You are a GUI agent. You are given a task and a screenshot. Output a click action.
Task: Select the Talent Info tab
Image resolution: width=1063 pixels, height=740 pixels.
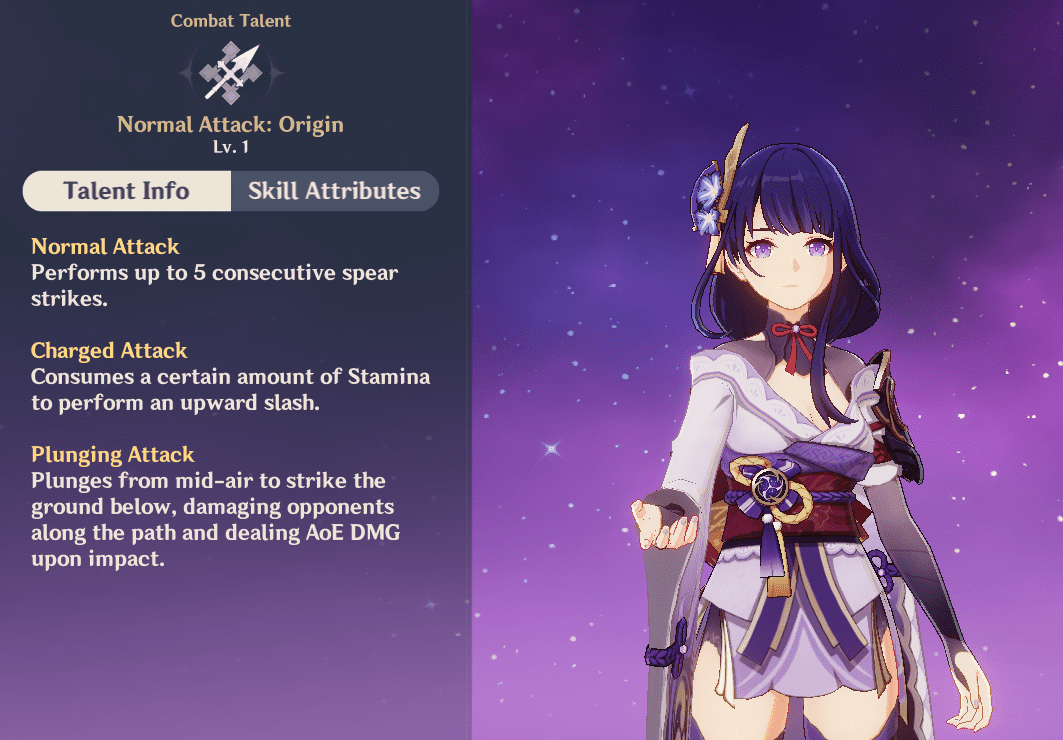click(x=126, y=191)
